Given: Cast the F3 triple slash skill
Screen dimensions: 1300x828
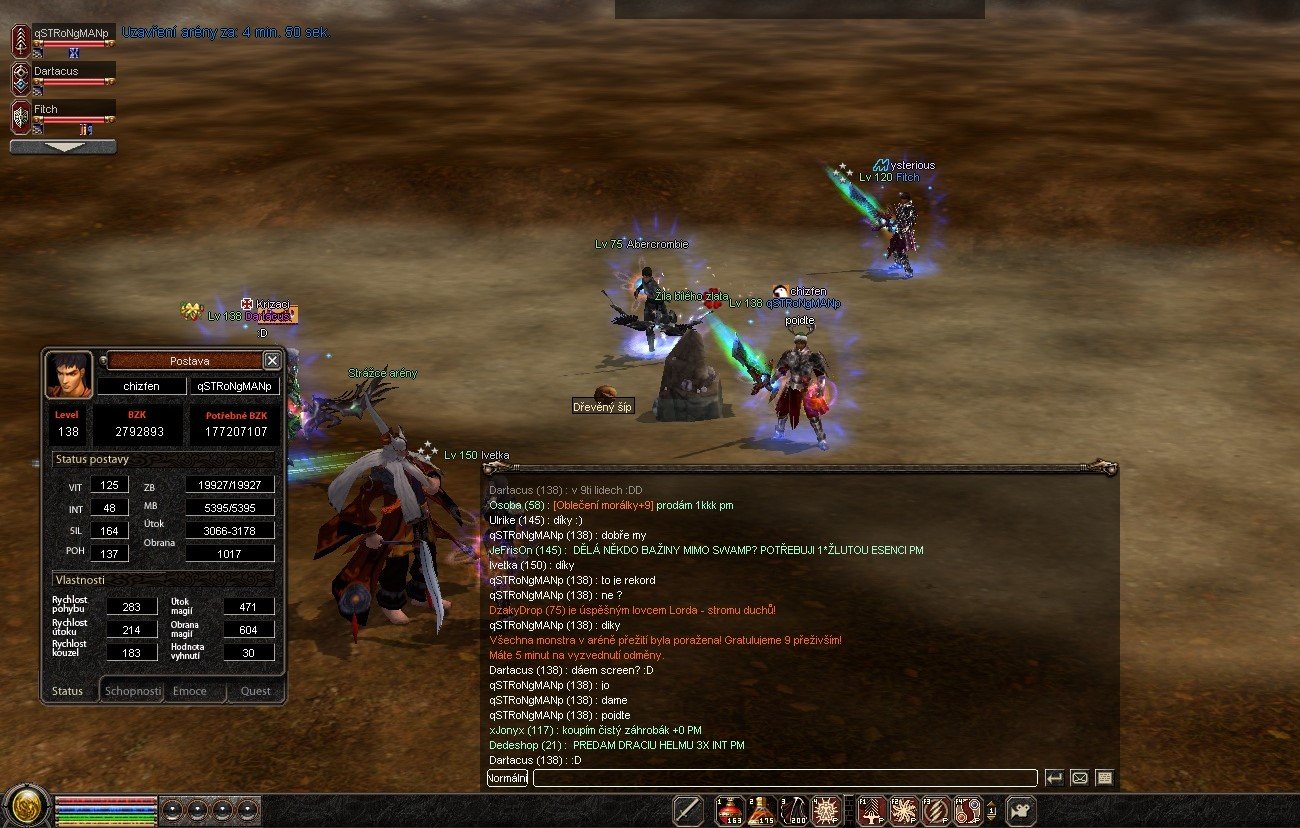Looking at the screenshot, I should point(936,809).
